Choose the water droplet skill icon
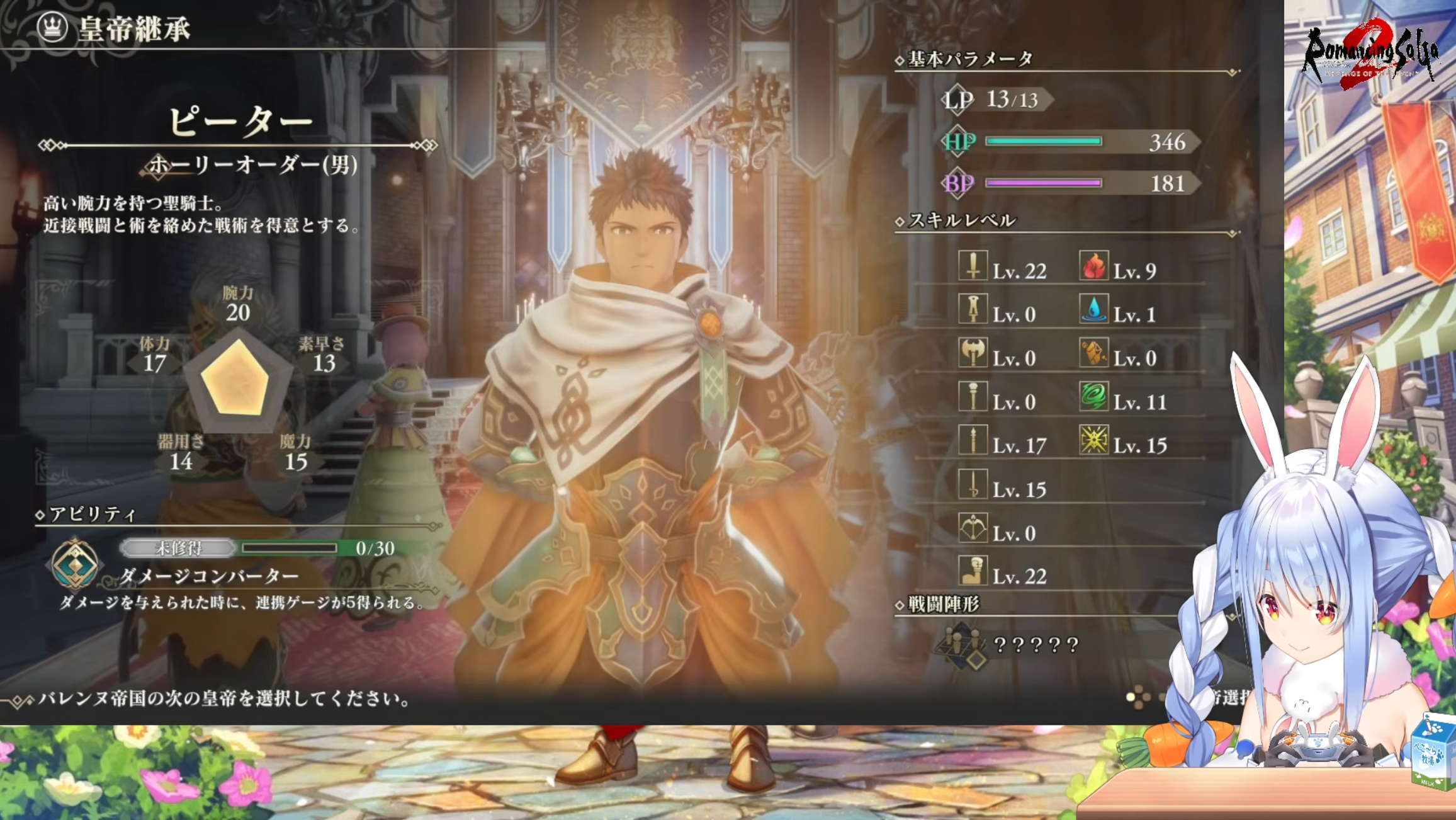This screenshot has height=820, width=1456. point(1093,309)
